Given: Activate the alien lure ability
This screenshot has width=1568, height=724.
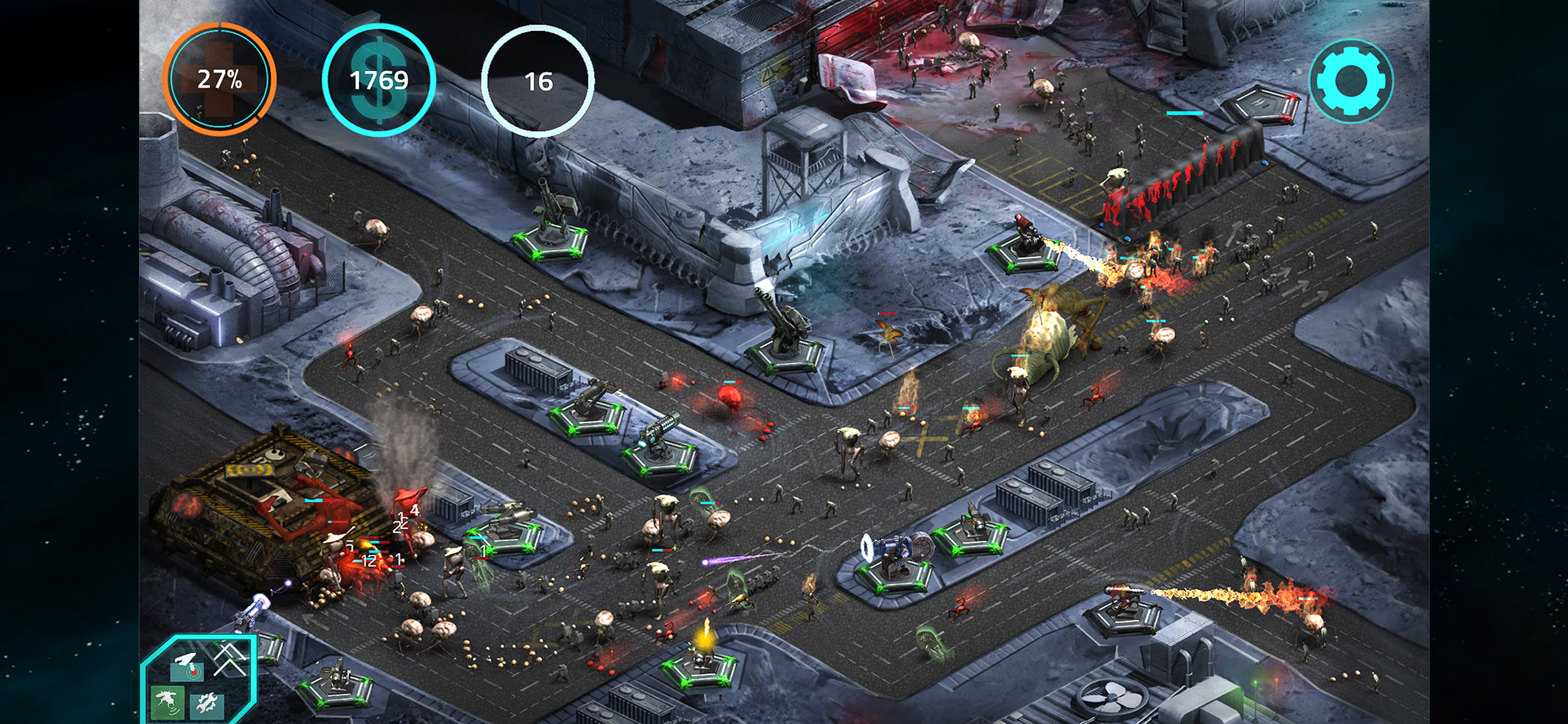Looking at the screenshot, I should point(167,704).
